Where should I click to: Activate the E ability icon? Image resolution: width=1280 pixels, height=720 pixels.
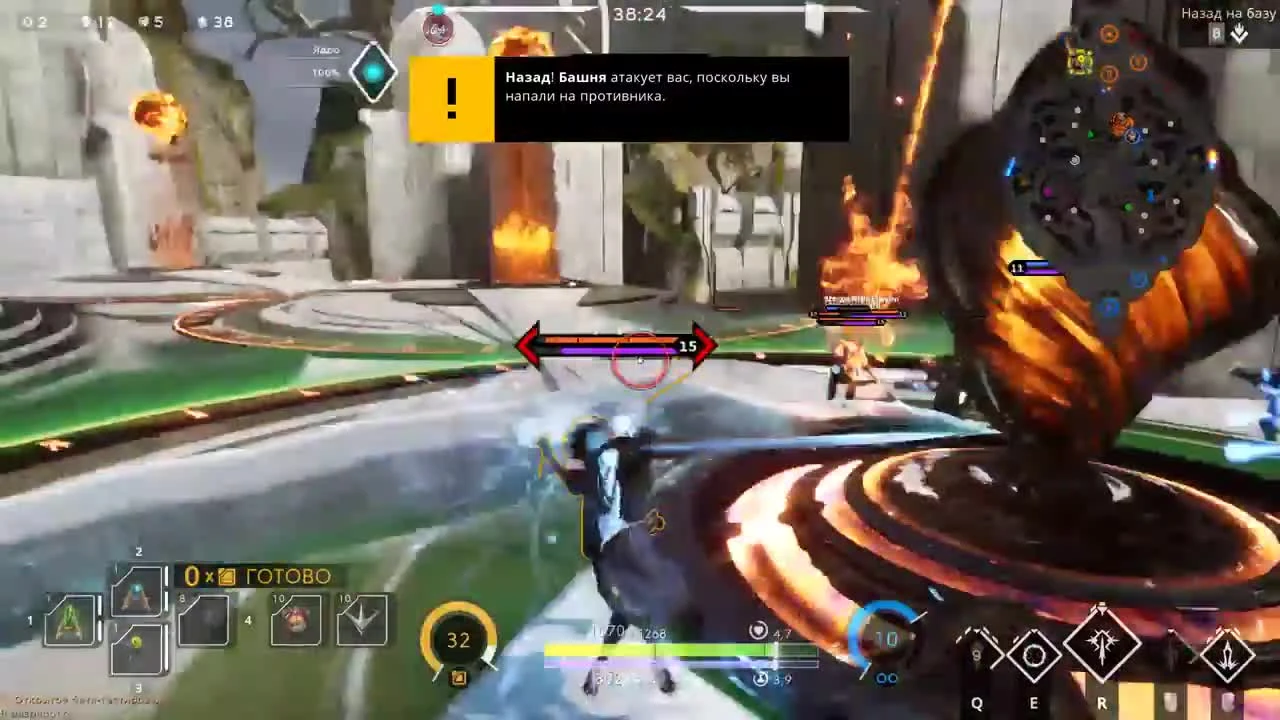[x=1033, y=655]
